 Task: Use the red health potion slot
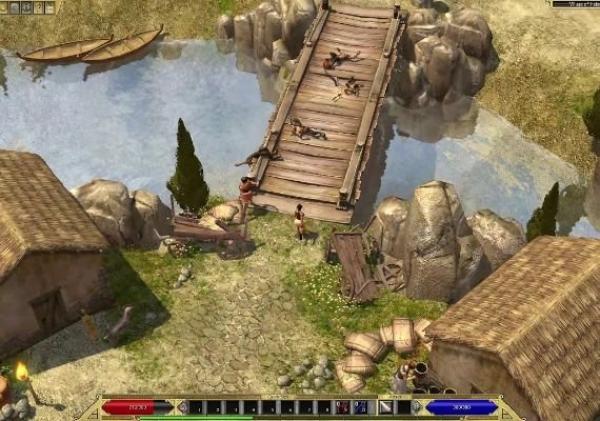[343, 407]
